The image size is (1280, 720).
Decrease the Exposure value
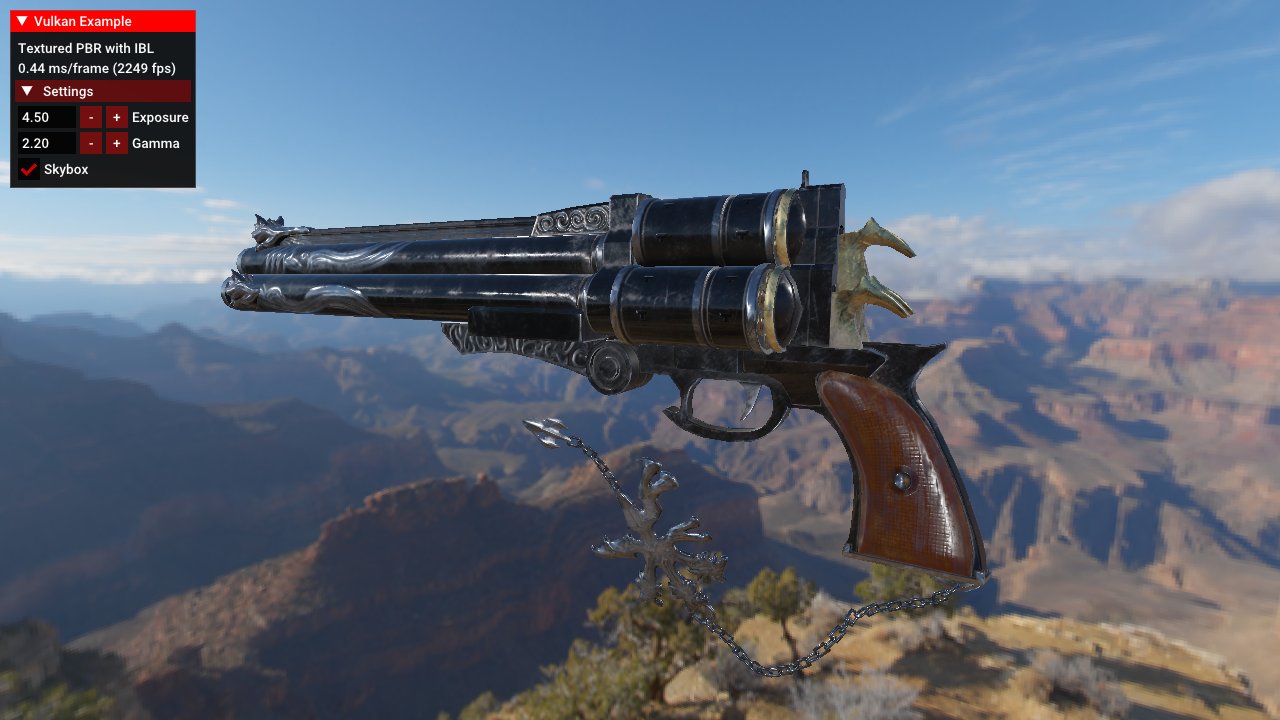click(91, 117)
